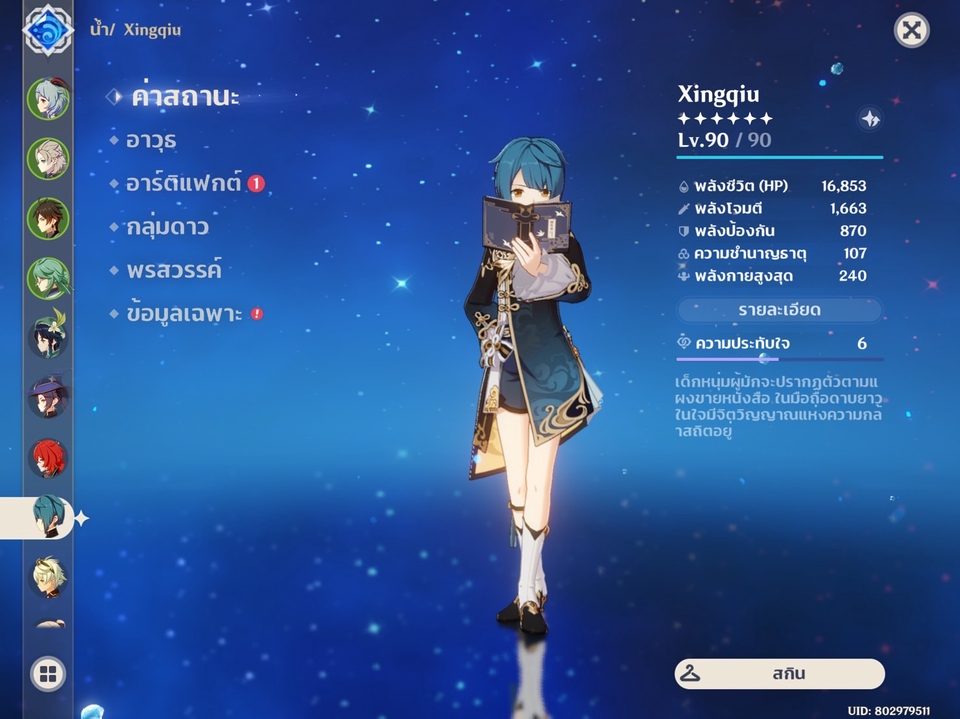Open the four-square grid character list button

[47, 674]
